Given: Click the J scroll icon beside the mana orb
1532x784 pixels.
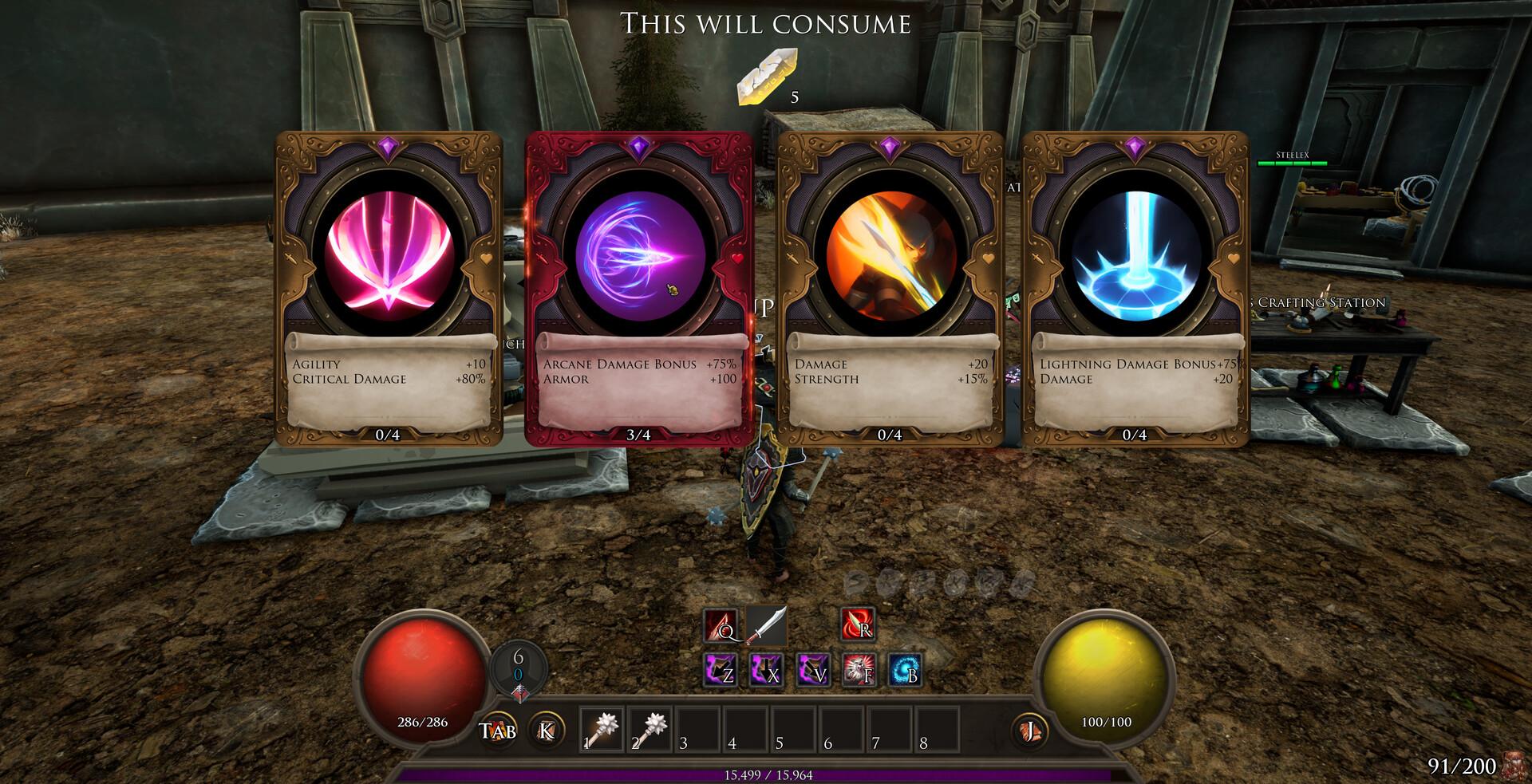Looking at the screenshot, I should 1030,729.
